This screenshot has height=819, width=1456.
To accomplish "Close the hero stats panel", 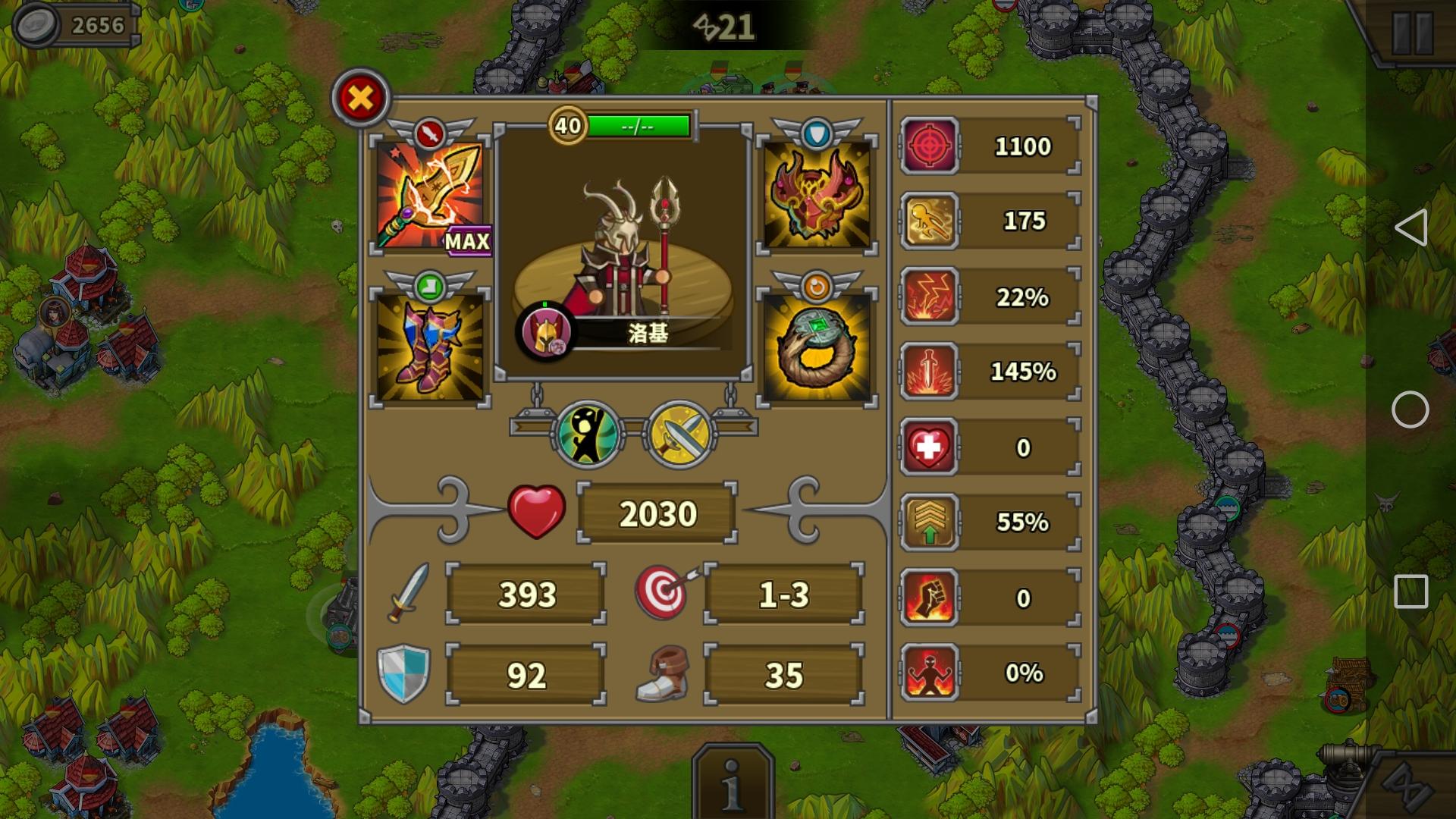I will point(360,98).
